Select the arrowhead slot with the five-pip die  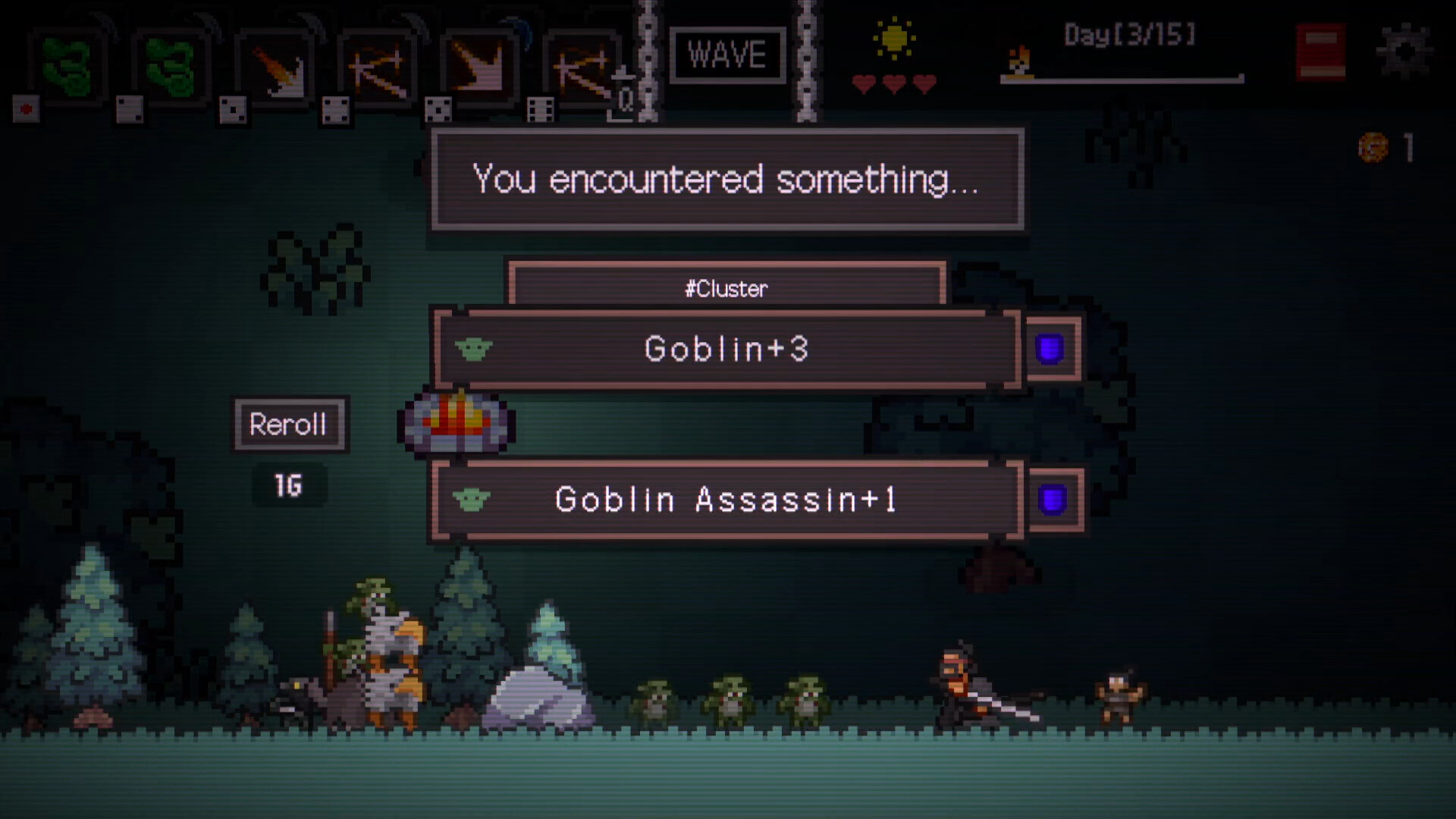(481, 70)
